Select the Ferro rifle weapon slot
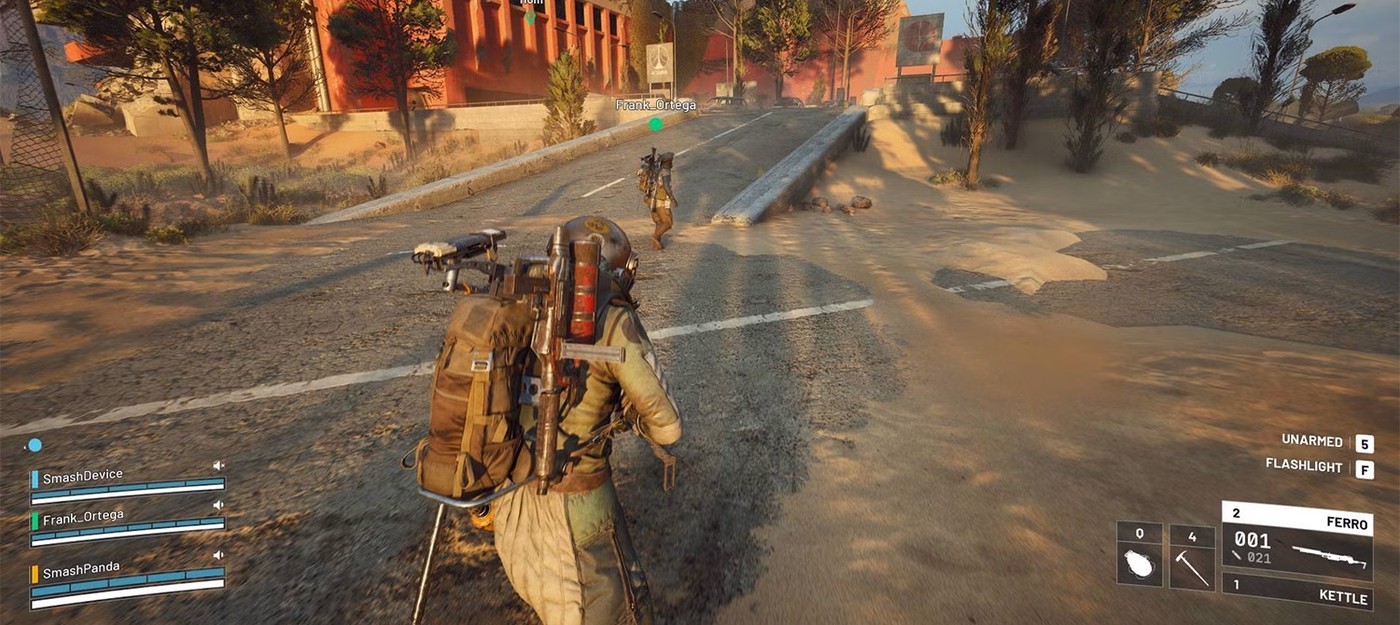Image resolution: width=1400 pixels, height=625 pixels. pos(1297,541)
